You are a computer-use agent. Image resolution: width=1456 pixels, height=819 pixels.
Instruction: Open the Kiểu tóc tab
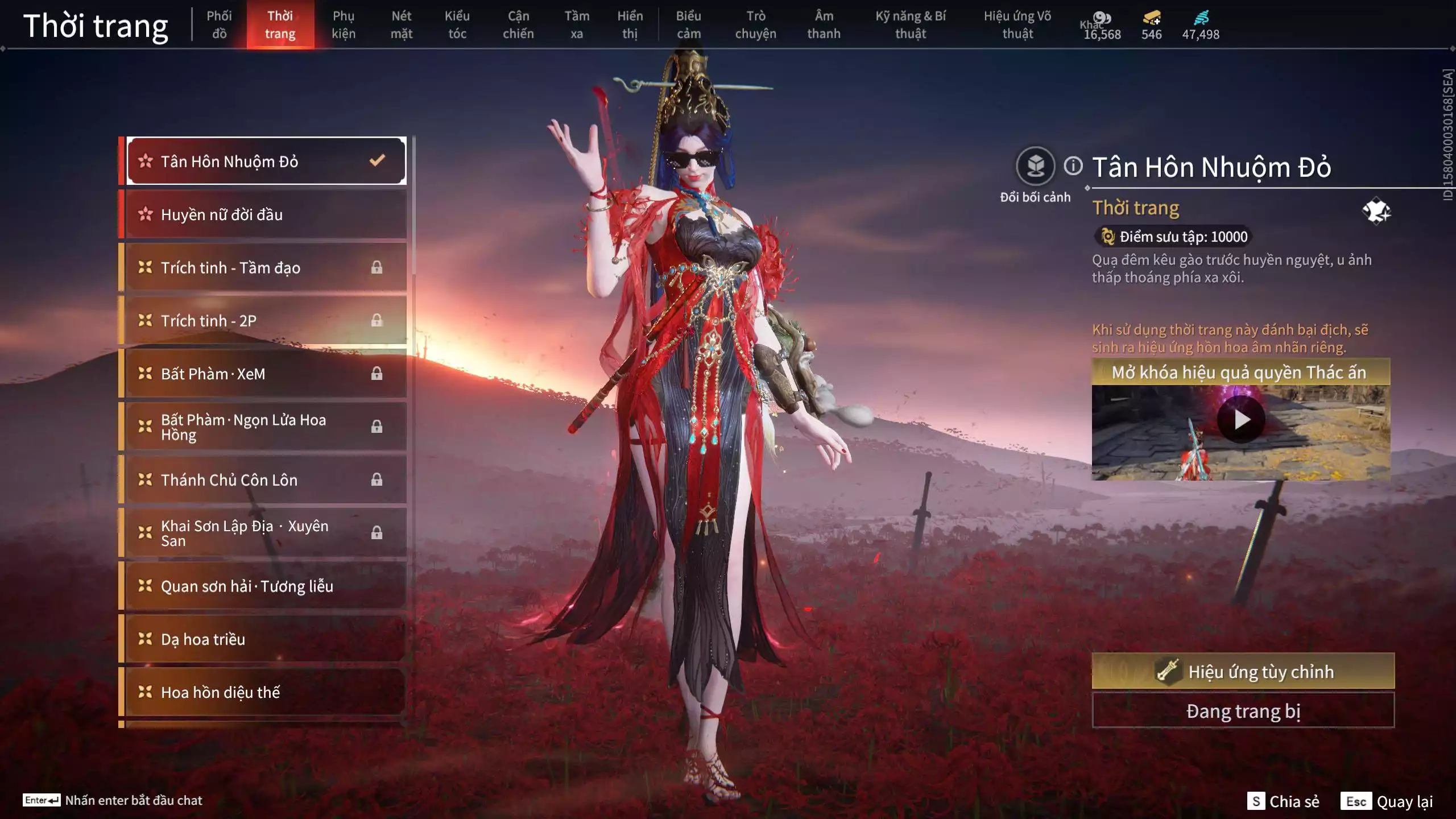click(x=457, y=25)
